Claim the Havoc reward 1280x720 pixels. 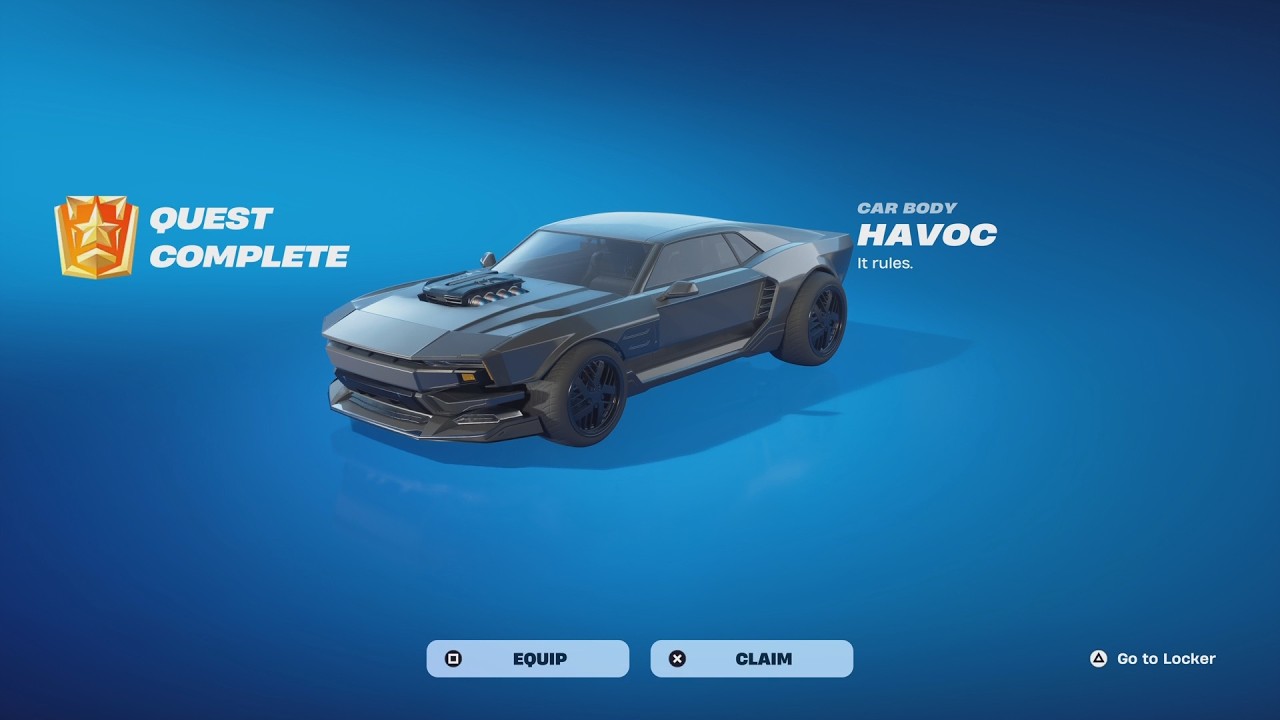click(x=752, y=659)
